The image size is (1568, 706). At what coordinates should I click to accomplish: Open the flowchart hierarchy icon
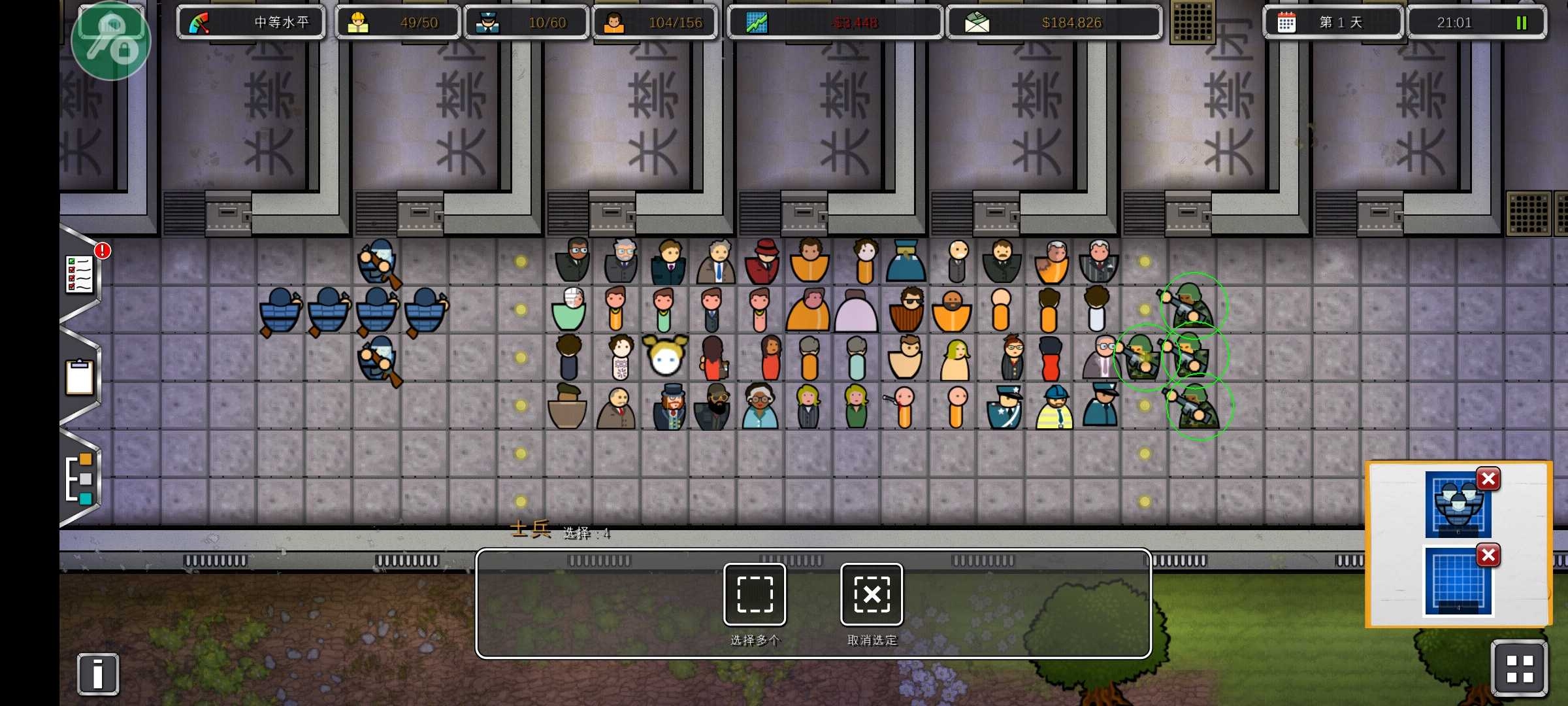pyautogui.click(x=80, y=478)
